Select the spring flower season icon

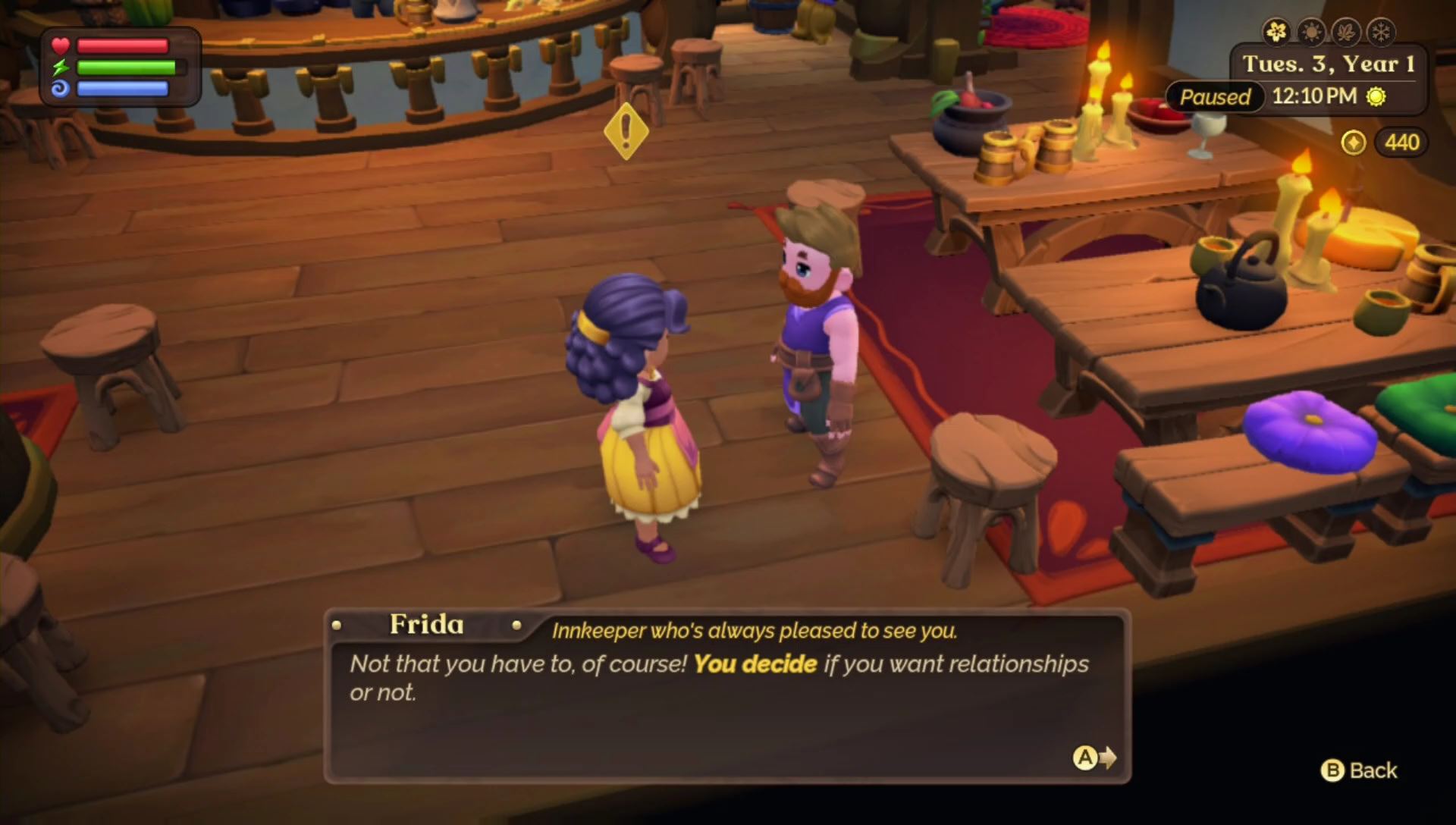pos(1276,32)
